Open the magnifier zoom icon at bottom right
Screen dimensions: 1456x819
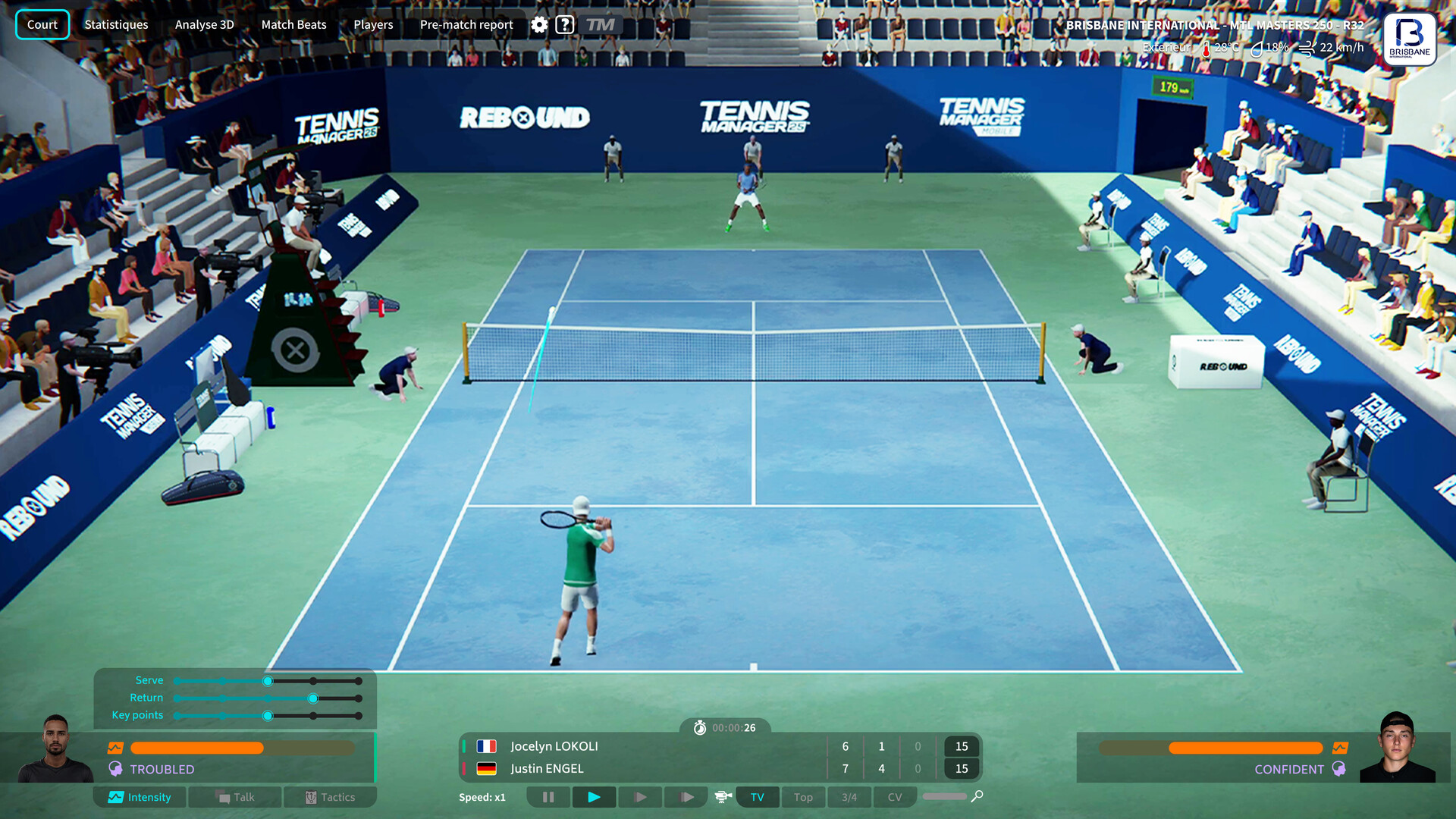click(x=975, y=797)
